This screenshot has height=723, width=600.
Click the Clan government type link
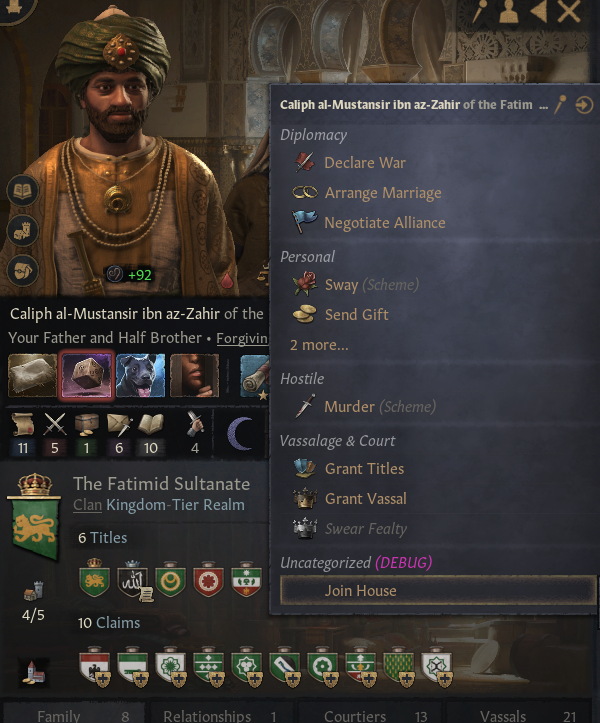[87, 505]
